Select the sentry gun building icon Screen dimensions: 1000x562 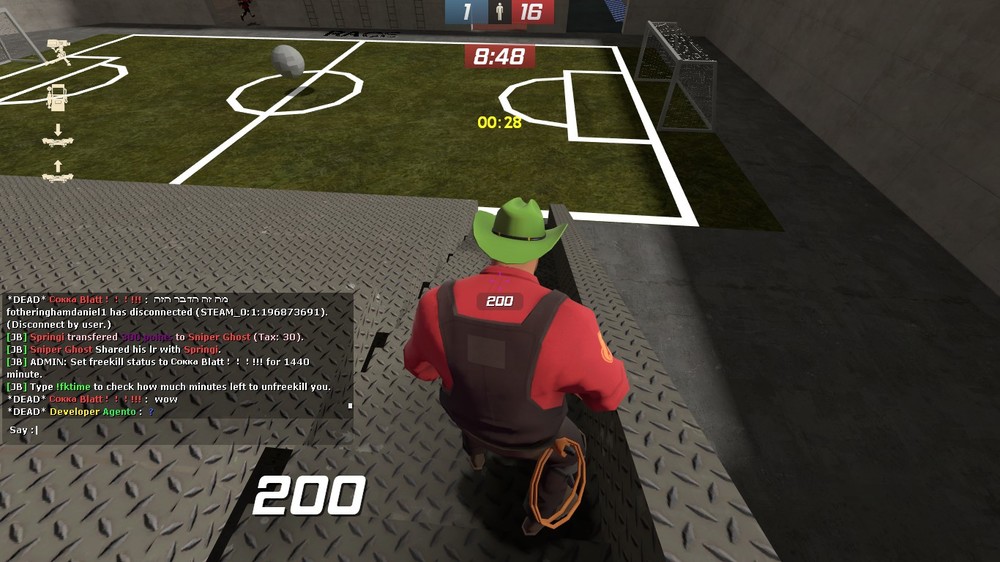pyautogui.click(x=58, y=52)
